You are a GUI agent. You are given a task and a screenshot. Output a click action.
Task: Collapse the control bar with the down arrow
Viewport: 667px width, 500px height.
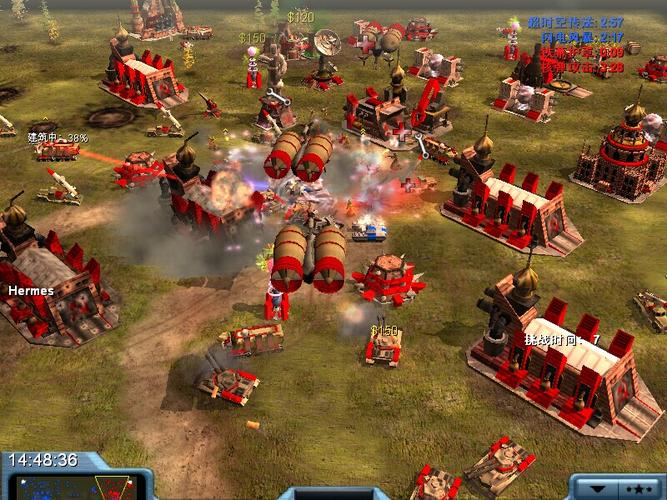597,489
